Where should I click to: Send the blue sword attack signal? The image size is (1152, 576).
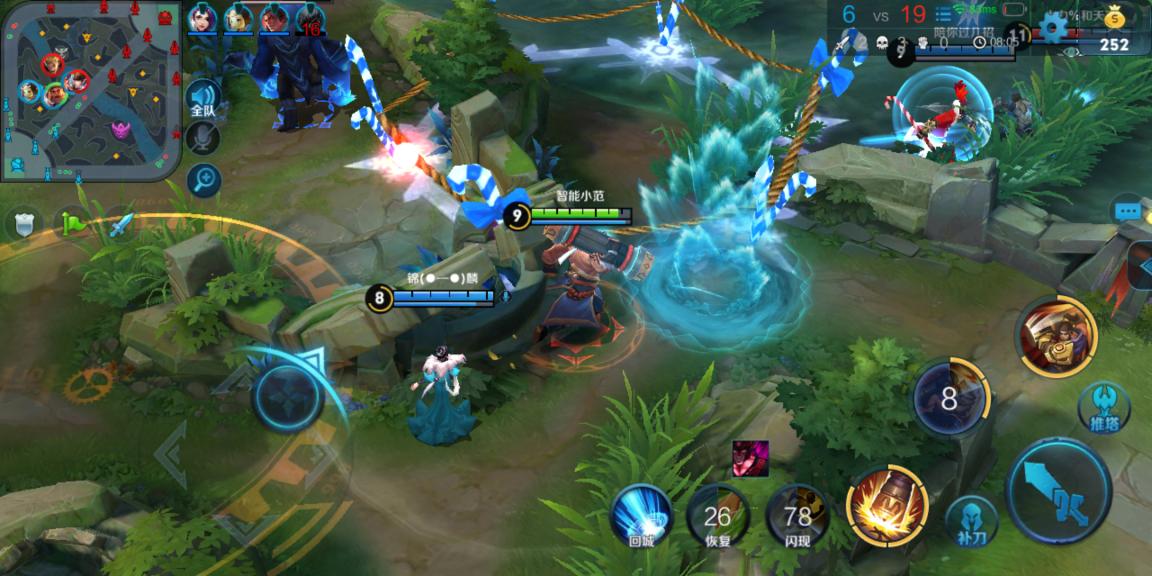[120, 223]
